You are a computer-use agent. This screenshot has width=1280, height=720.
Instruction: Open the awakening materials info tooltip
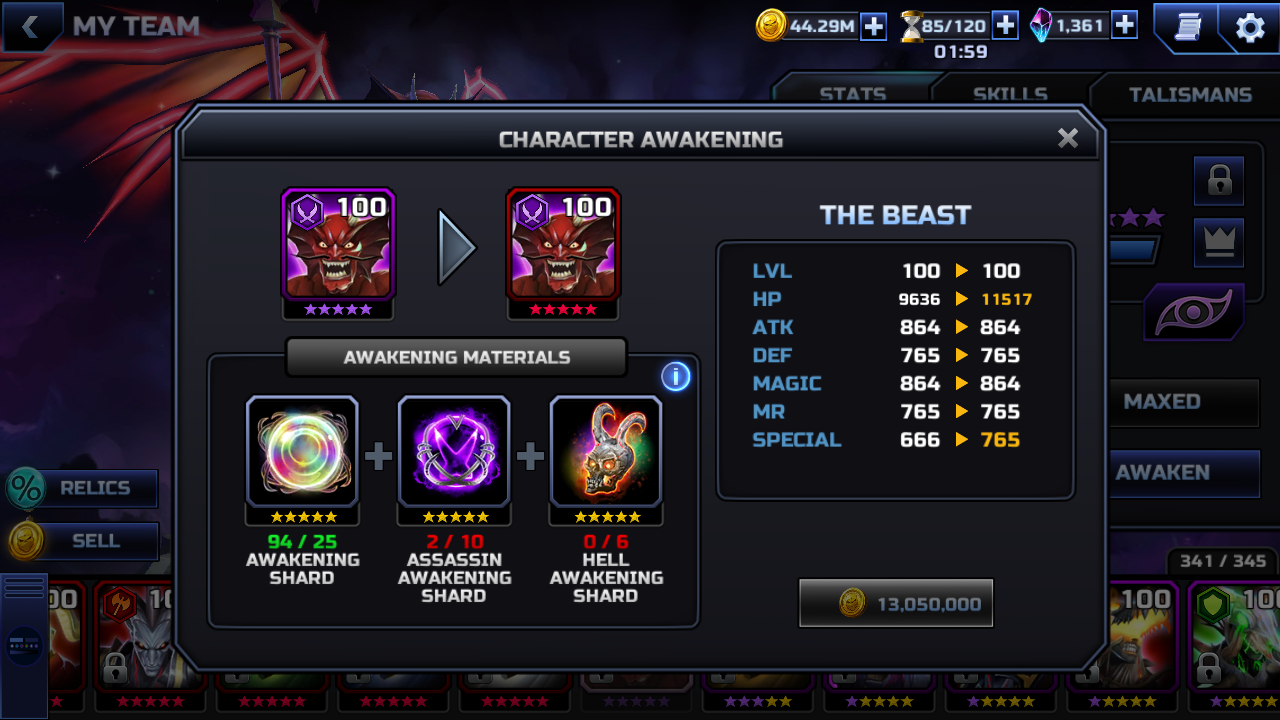pos(676,376)
